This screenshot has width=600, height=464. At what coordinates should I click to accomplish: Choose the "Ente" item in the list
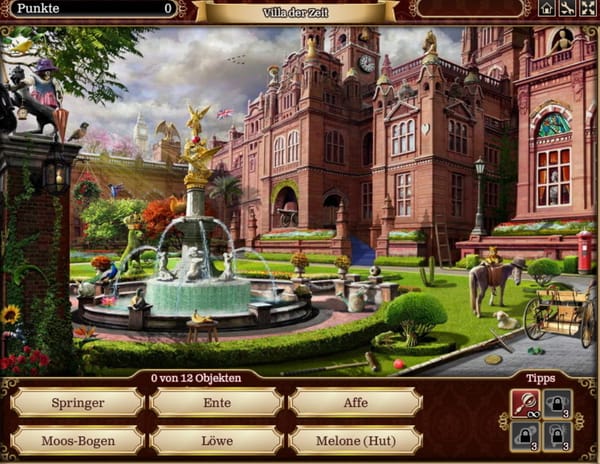coord(216,402)
